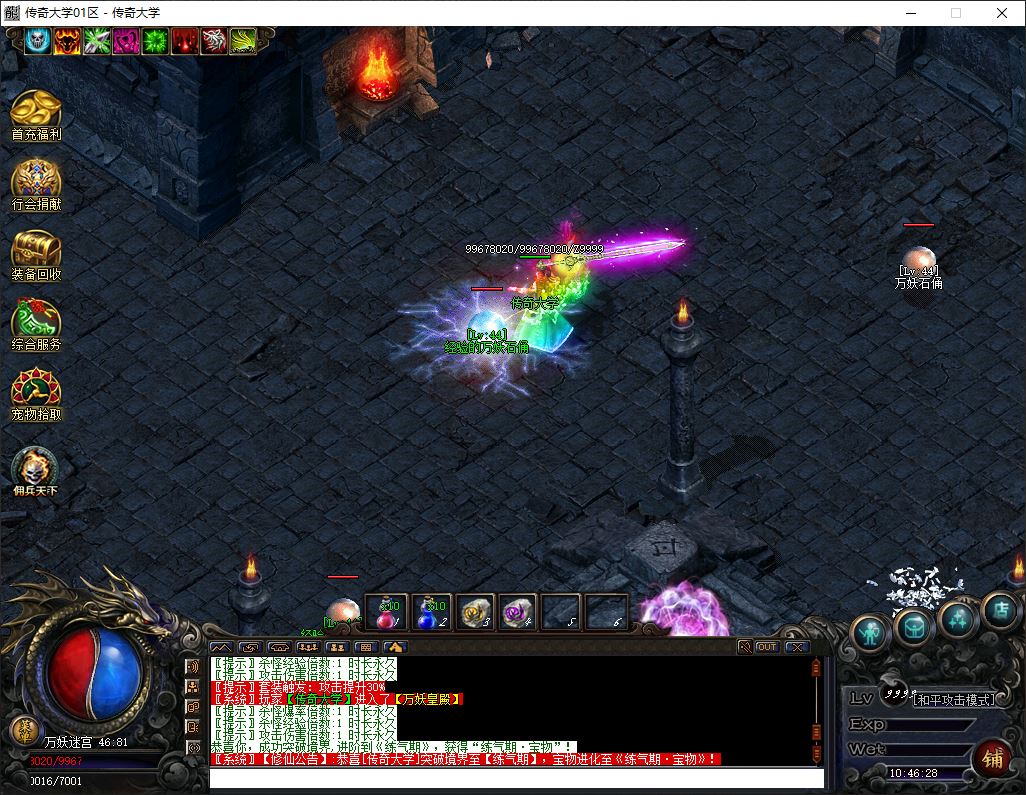Open the 综合服务 services menu

pos(36,321)
